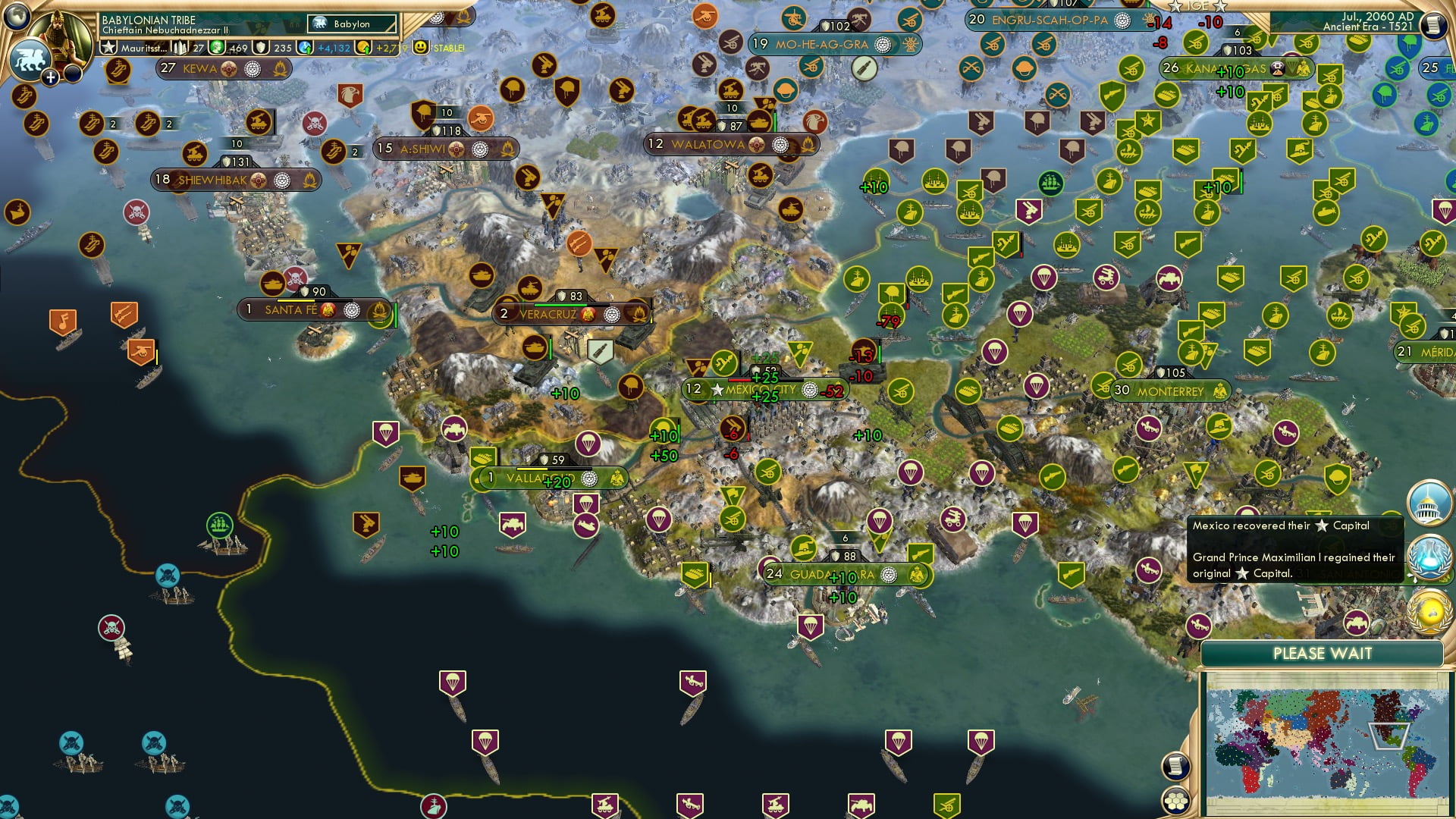Click the blue beaker diplomacy notification icon

(x=1429, y=556)
